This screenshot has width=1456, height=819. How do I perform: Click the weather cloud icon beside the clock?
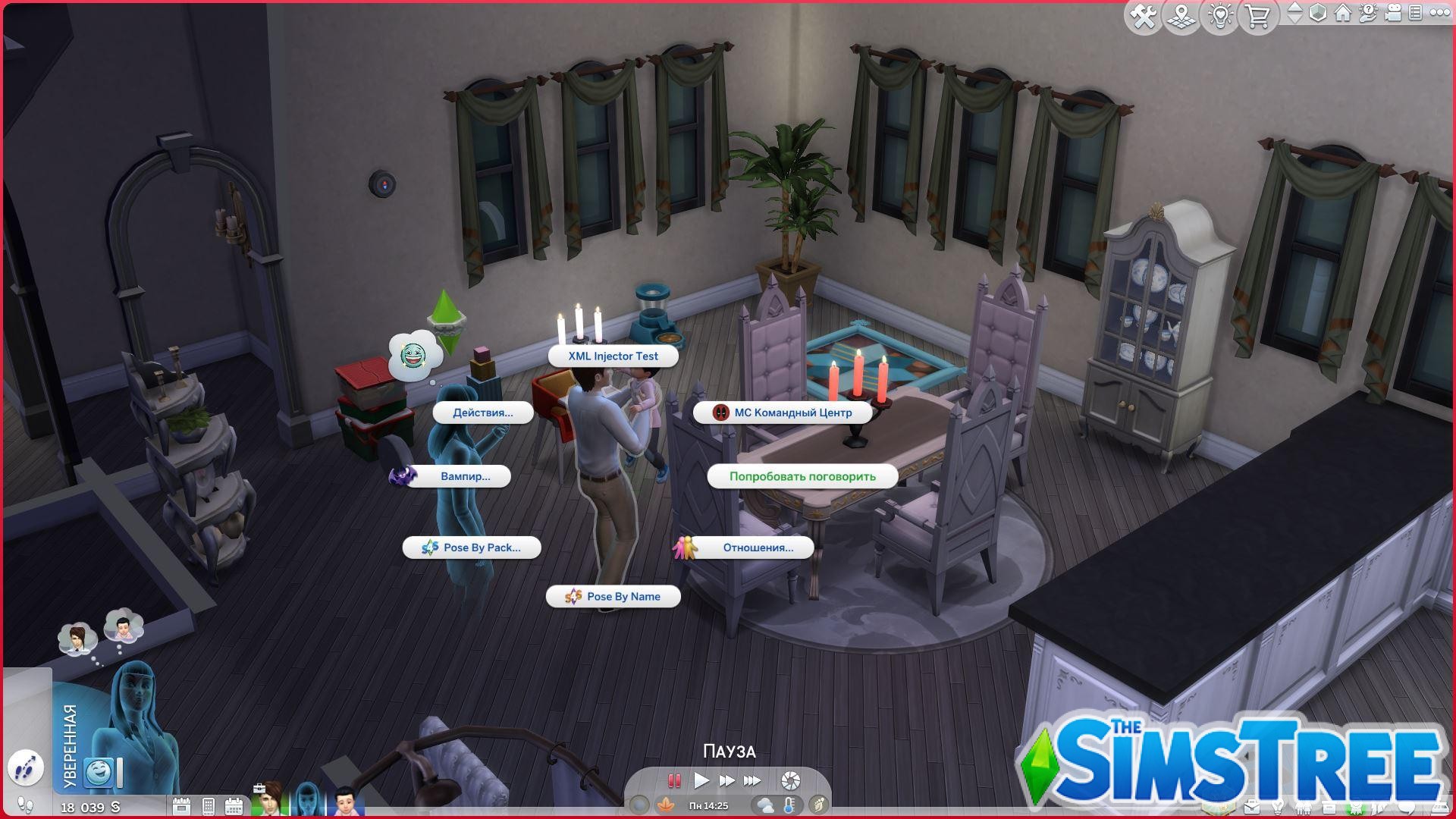(764, 805)
